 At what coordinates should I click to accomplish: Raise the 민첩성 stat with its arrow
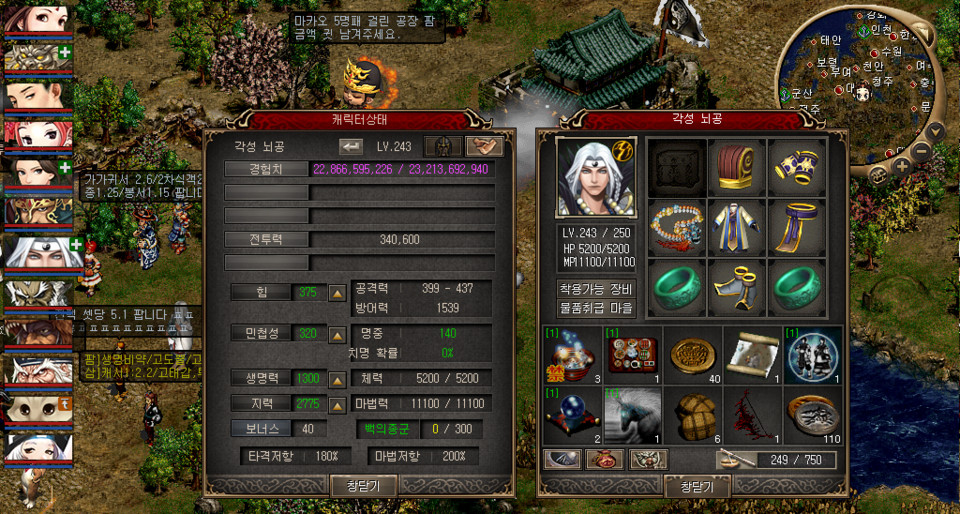tap(338, 334)
